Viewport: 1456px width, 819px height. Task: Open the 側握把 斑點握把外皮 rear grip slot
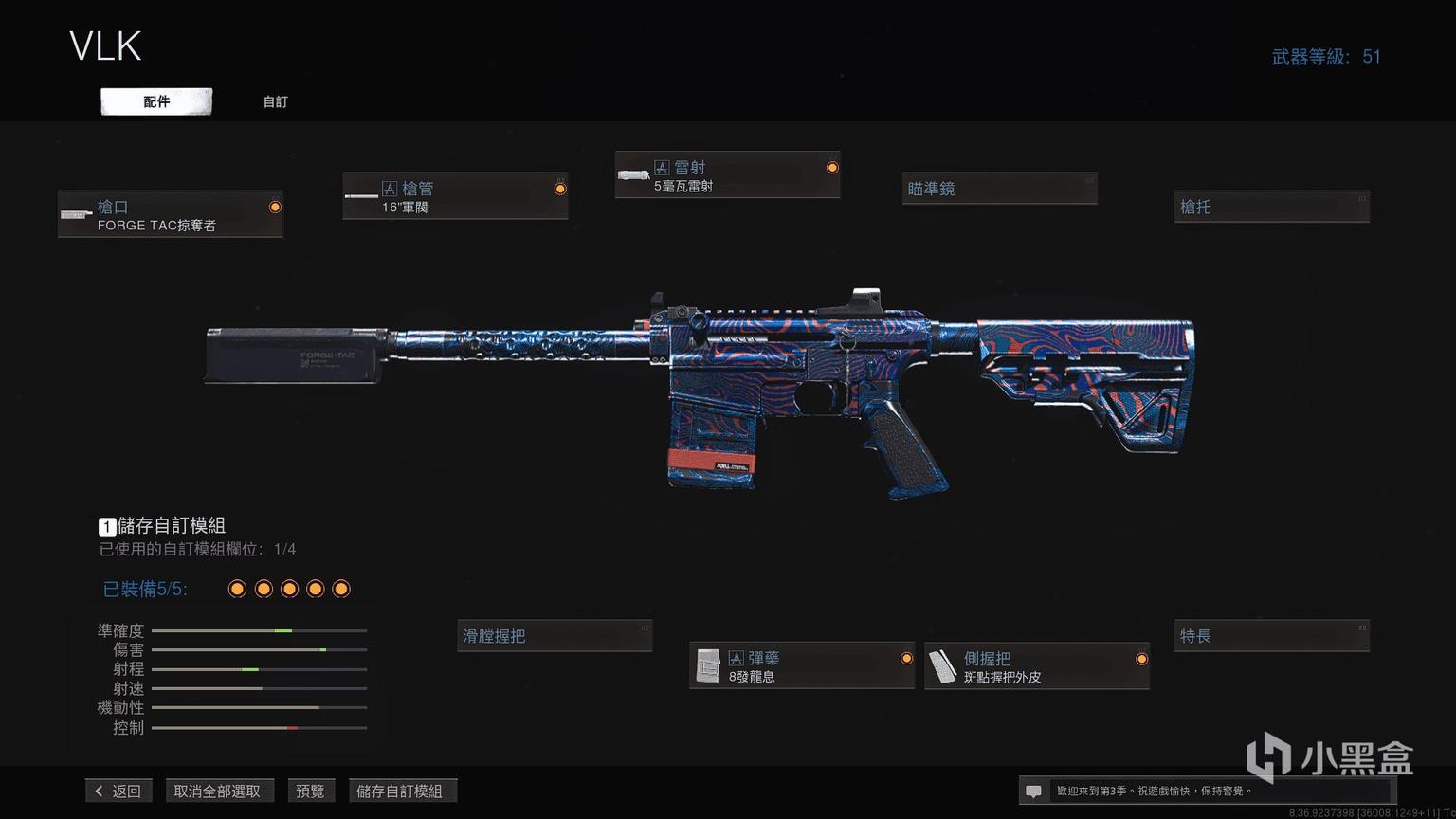point(1037,666)
